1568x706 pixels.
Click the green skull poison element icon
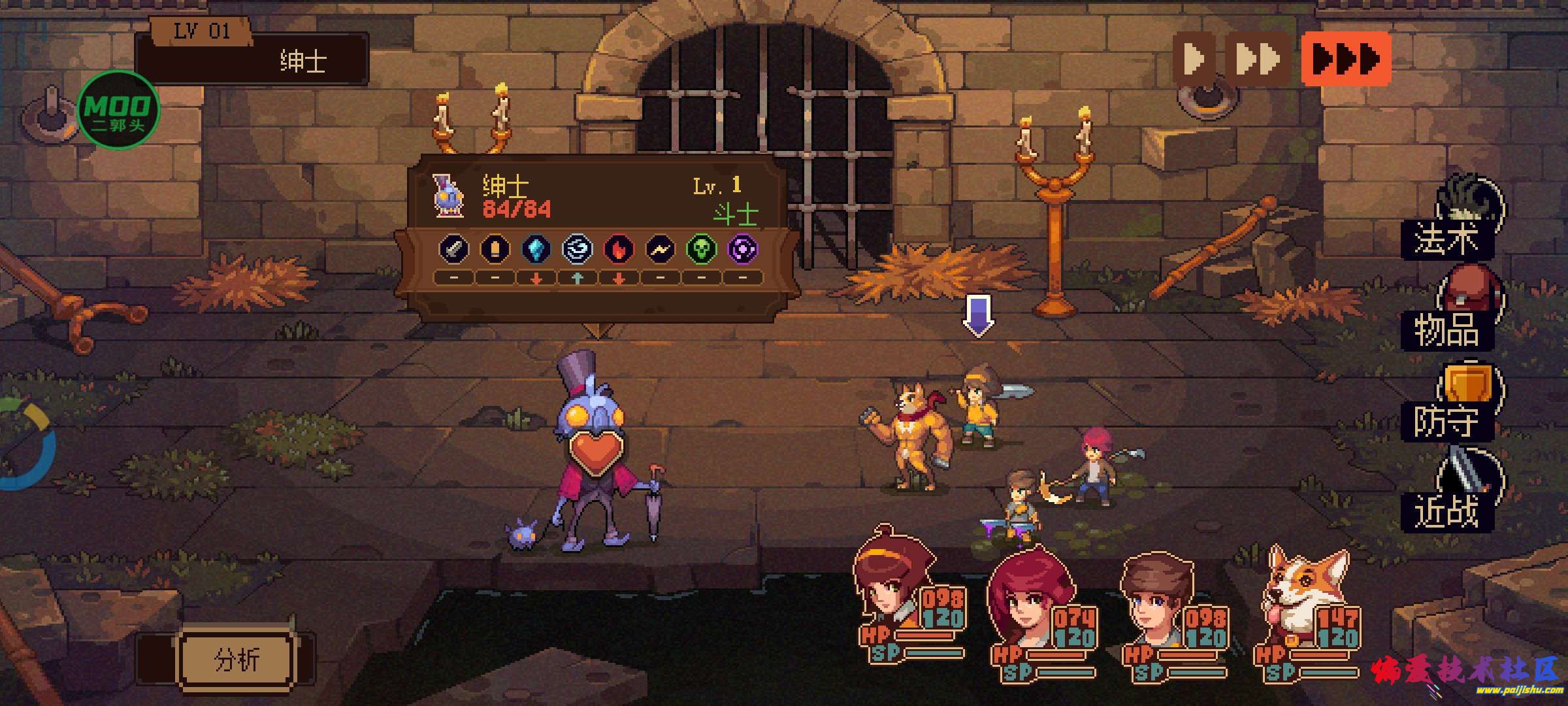tap(701, 250)
